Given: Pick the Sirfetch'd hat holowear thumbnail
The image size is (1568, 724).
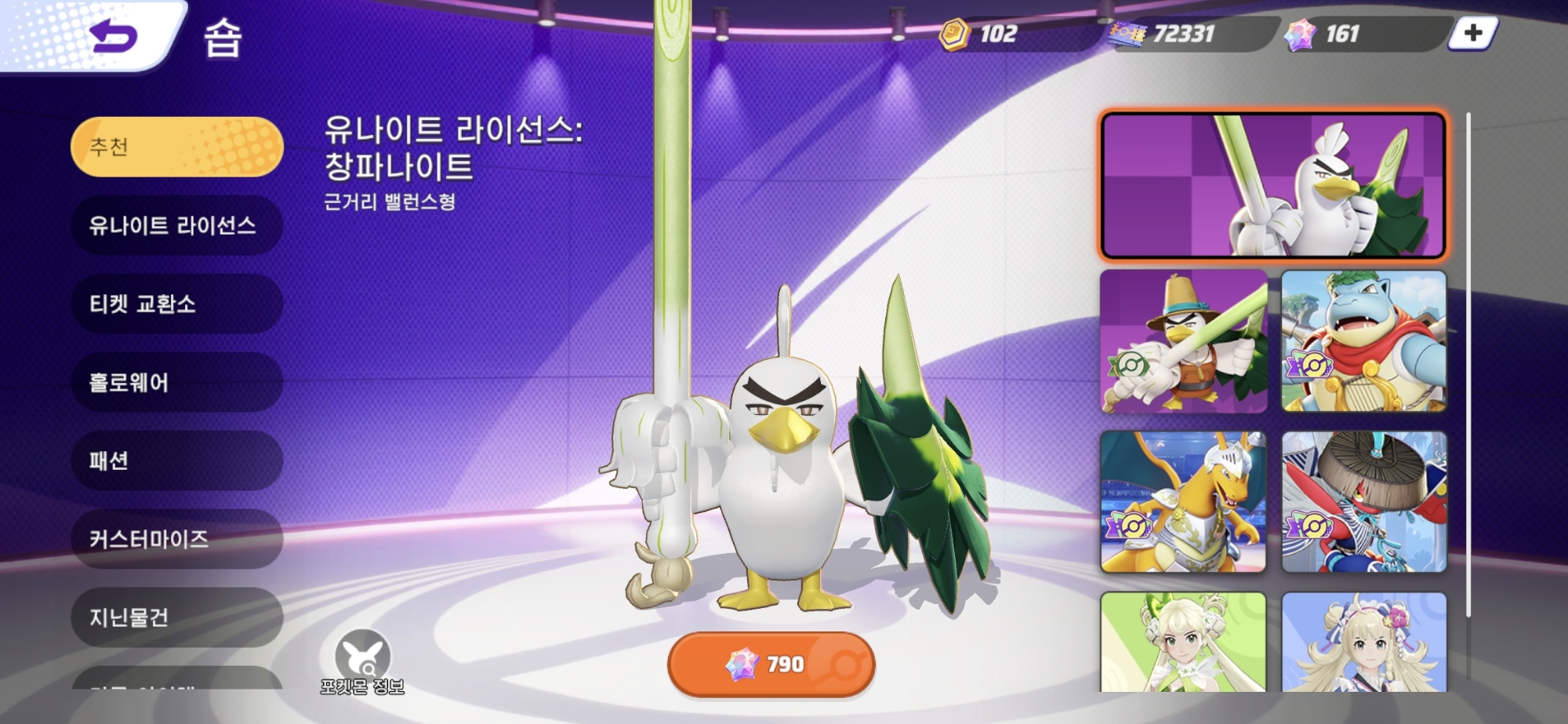Looking at the screenshot, I should [x=1184, y=342].
